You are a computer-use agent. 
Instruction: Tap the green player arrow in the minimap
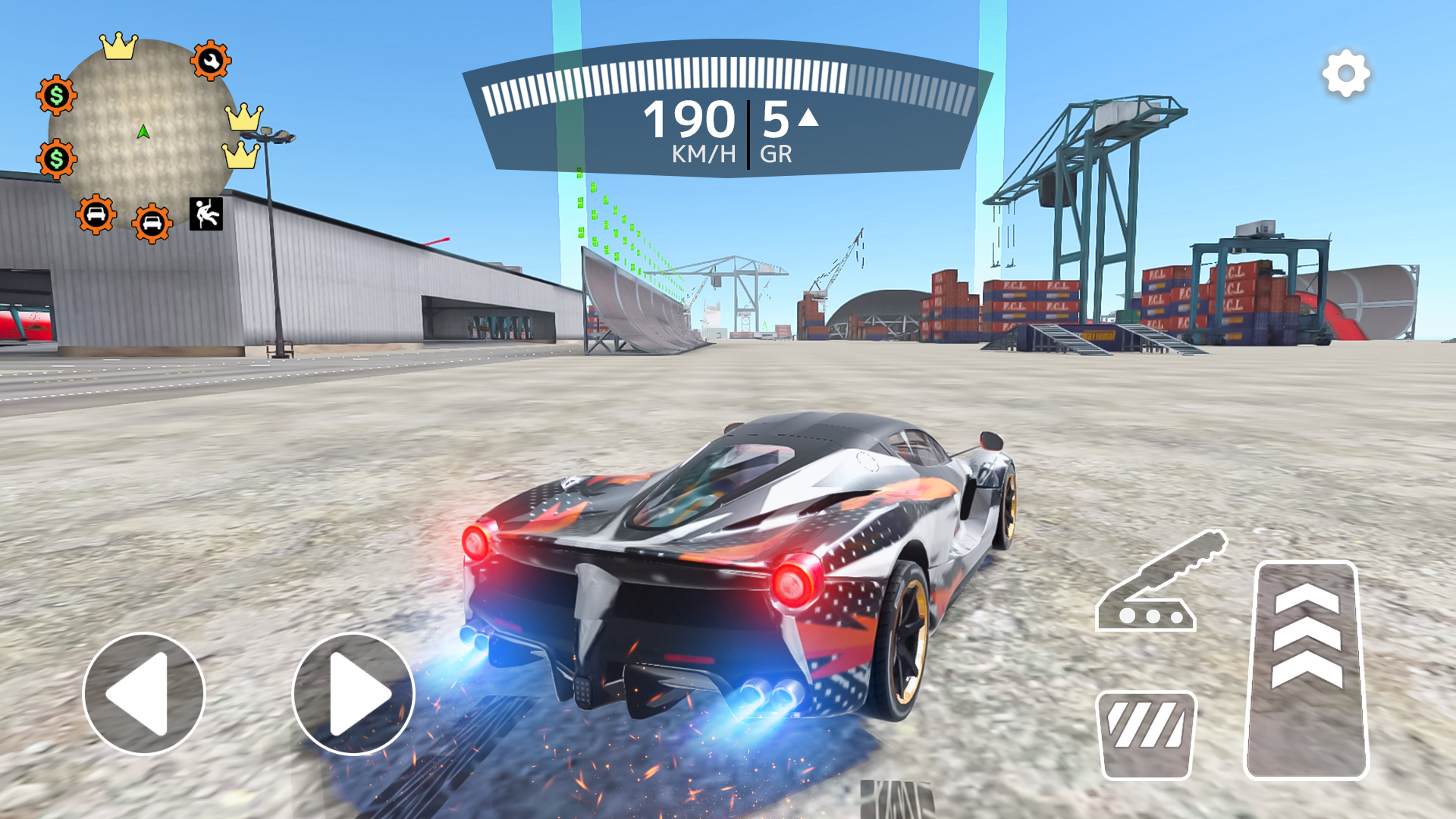click(x=143, y=130)
